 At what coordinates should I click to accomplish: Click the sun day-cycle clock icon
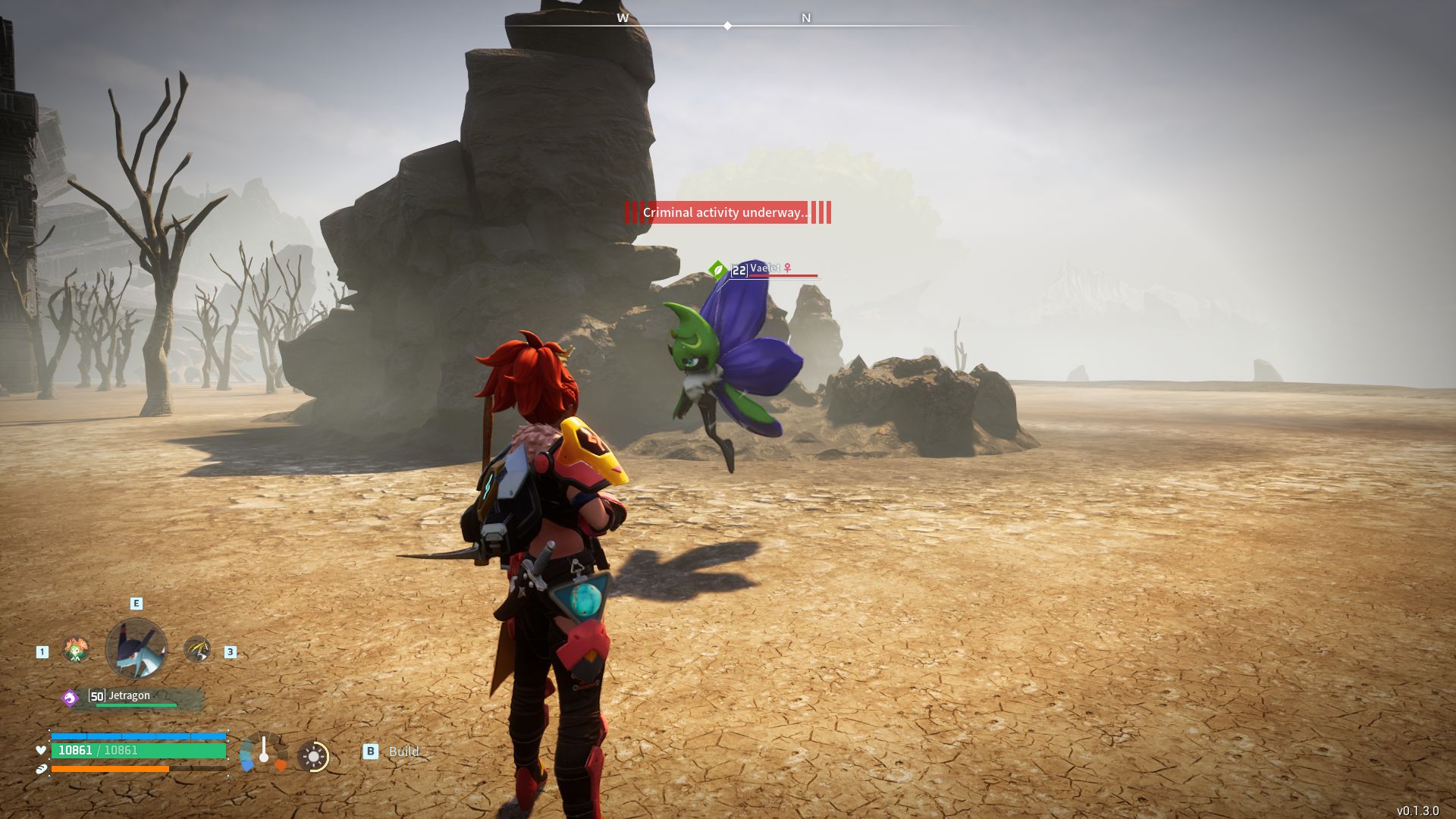coord(313,756)
